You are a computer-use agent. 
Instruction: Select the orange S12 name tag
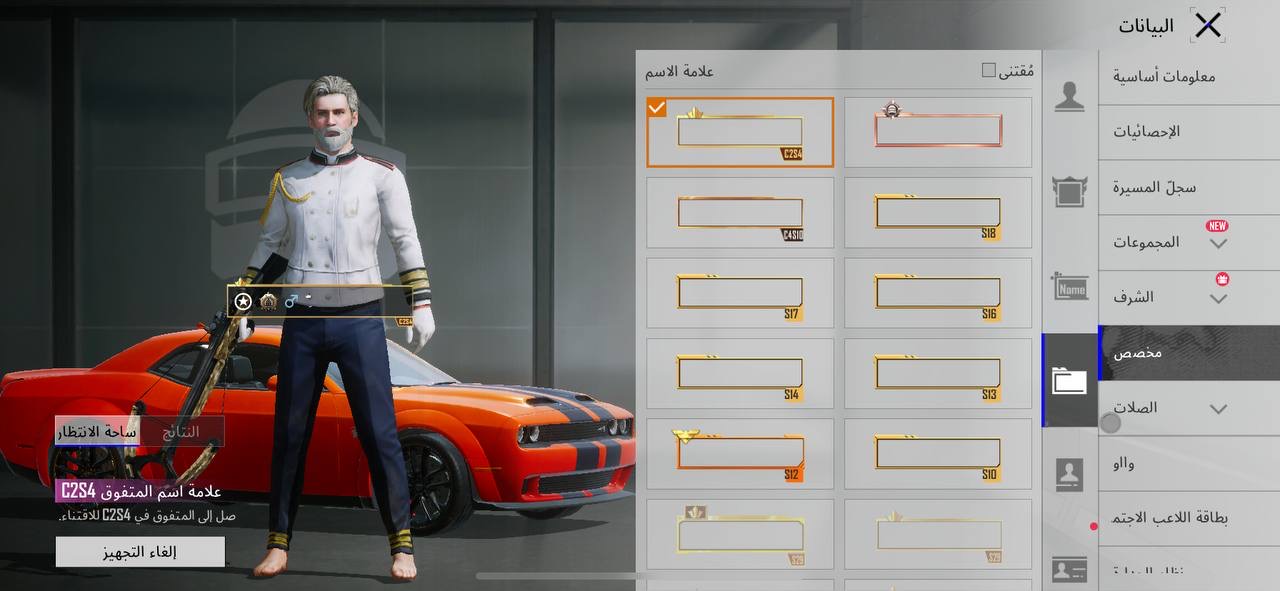(x=740, y=454)
